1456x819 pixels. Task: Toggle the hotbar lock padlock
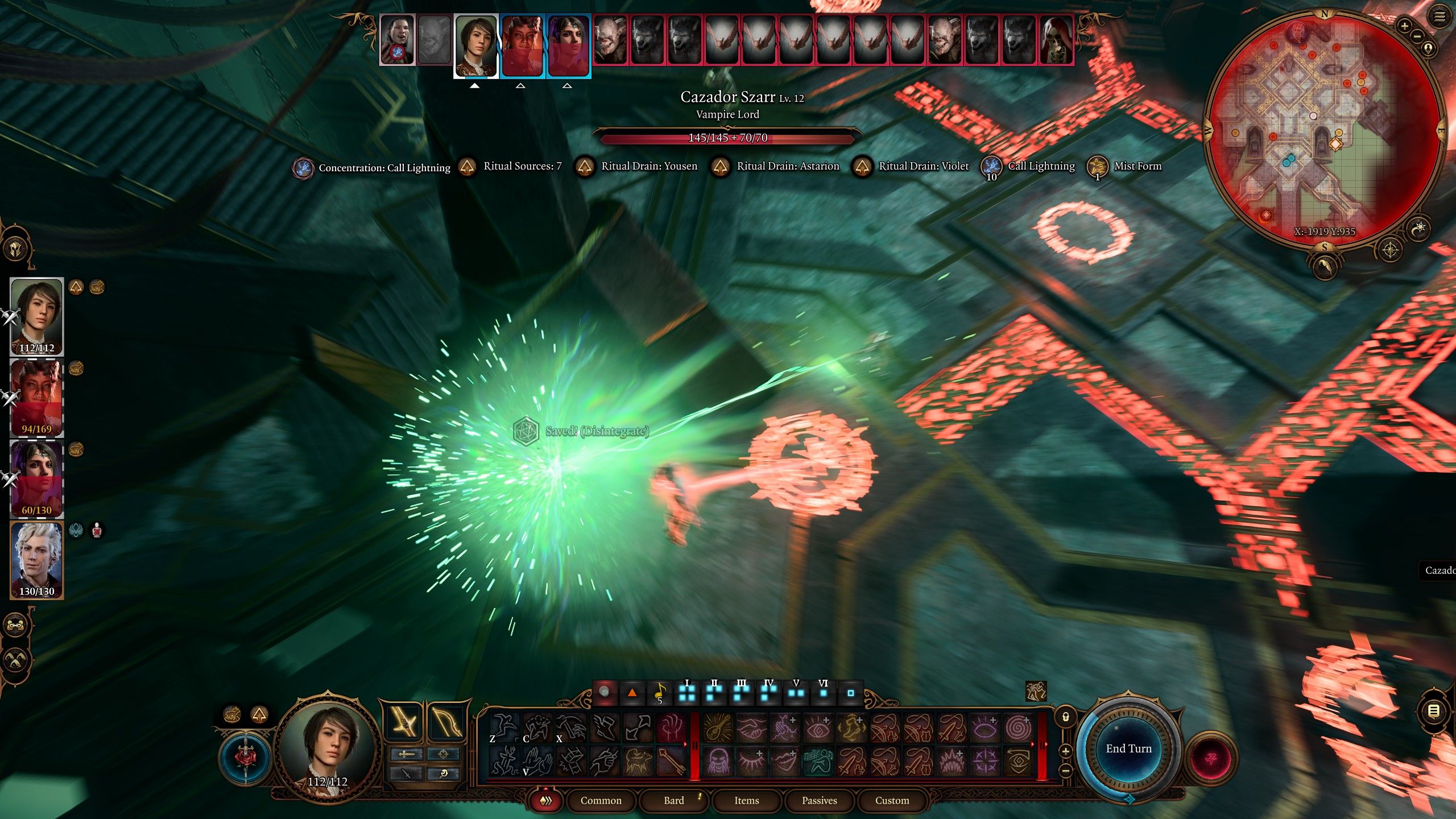[1065, 715]
